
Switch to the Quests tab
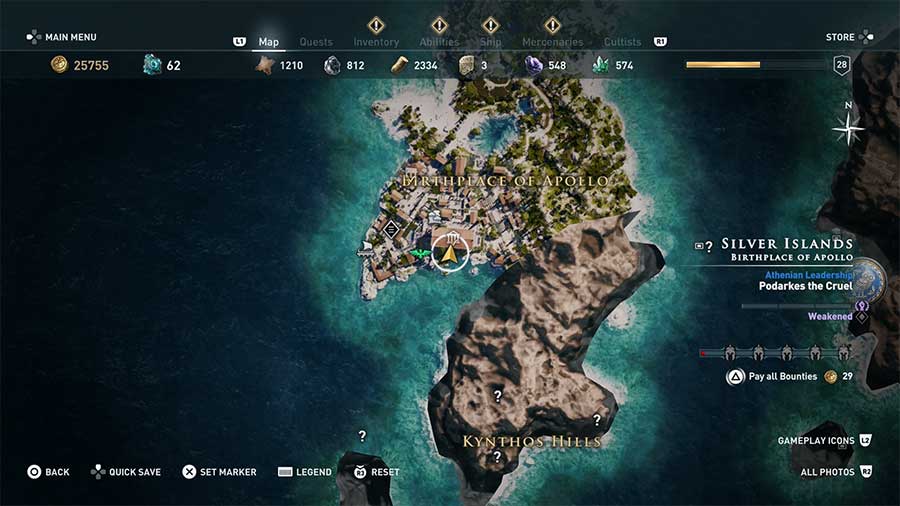(x=316, y=42)
